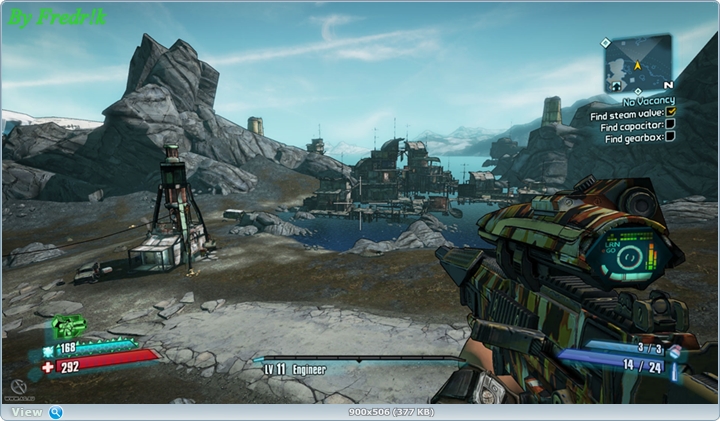The image size is (720, 421).
Task: Open the View magnifier in viewer bar
Action: click(x=56, y=412)
